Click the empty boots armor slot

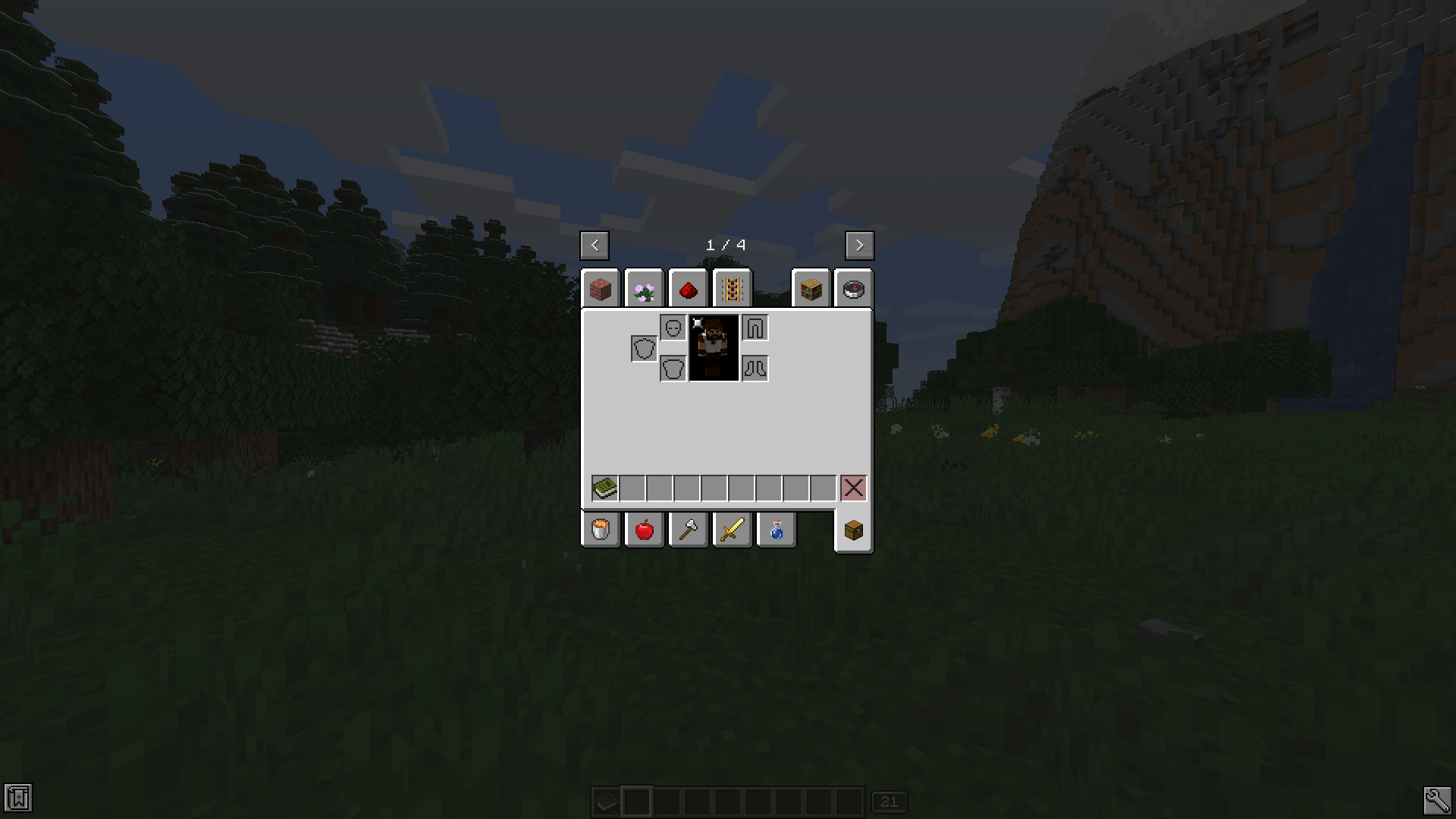click(x=755, y=367)
